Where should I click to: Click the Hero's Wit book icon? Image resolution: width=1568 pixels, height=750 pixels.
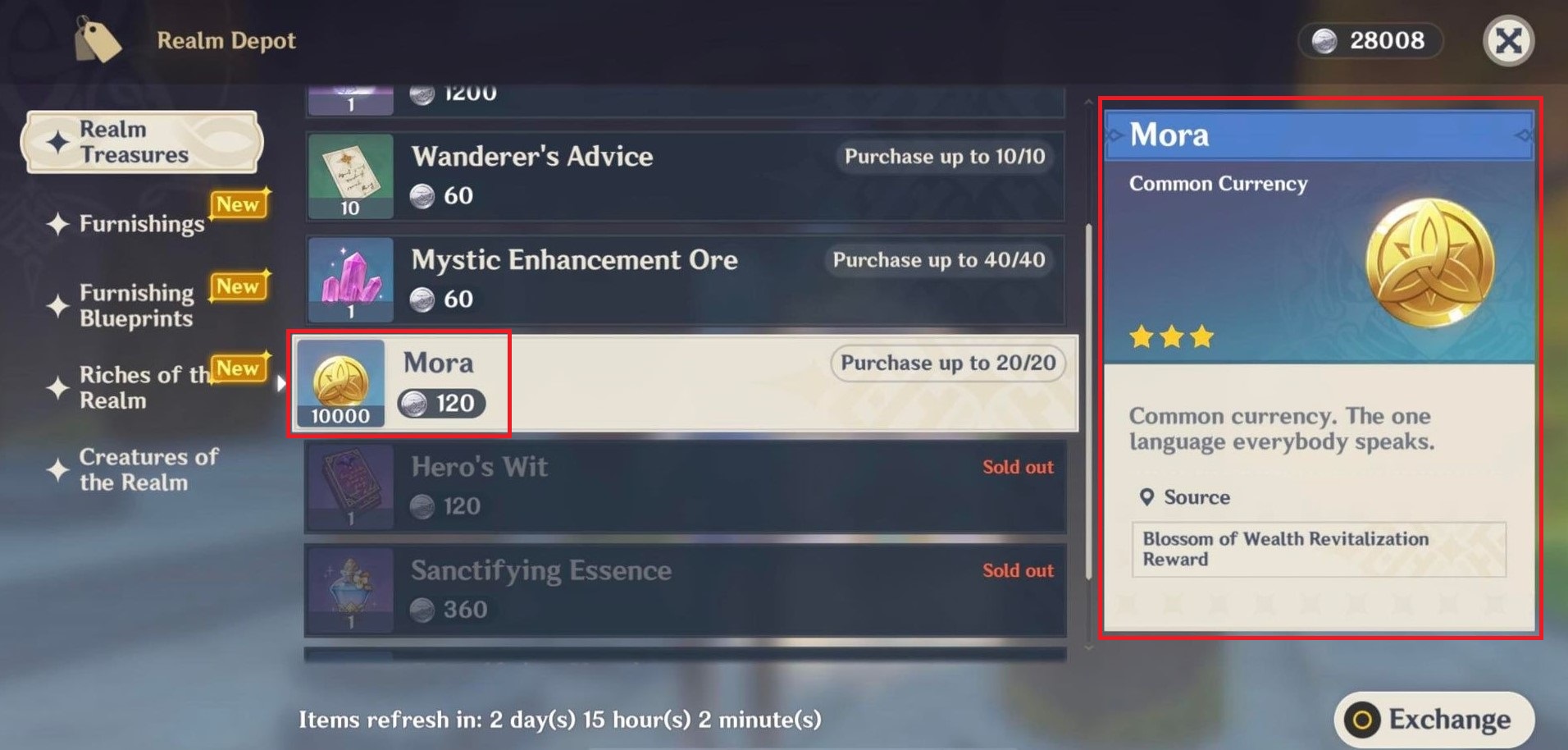click(350, 487)
